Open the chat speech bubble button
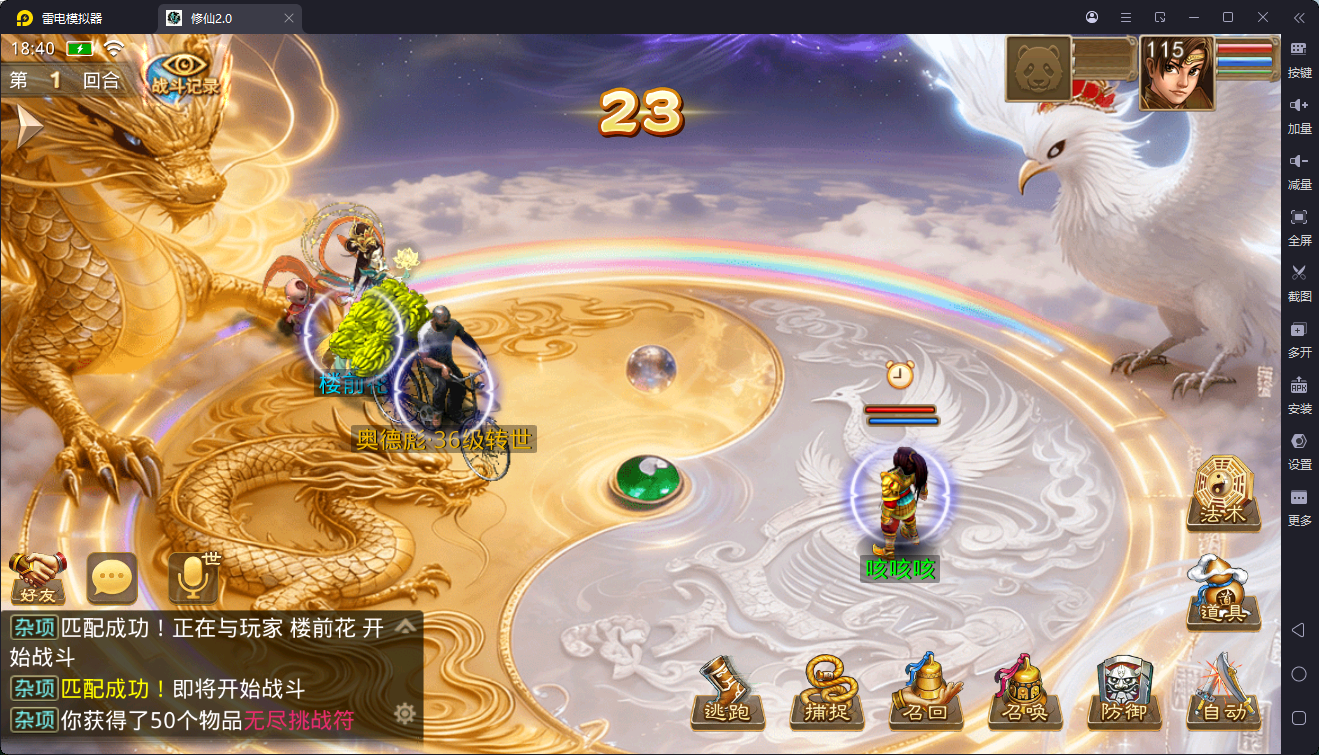1319x755 pixels. coord(112,577)
